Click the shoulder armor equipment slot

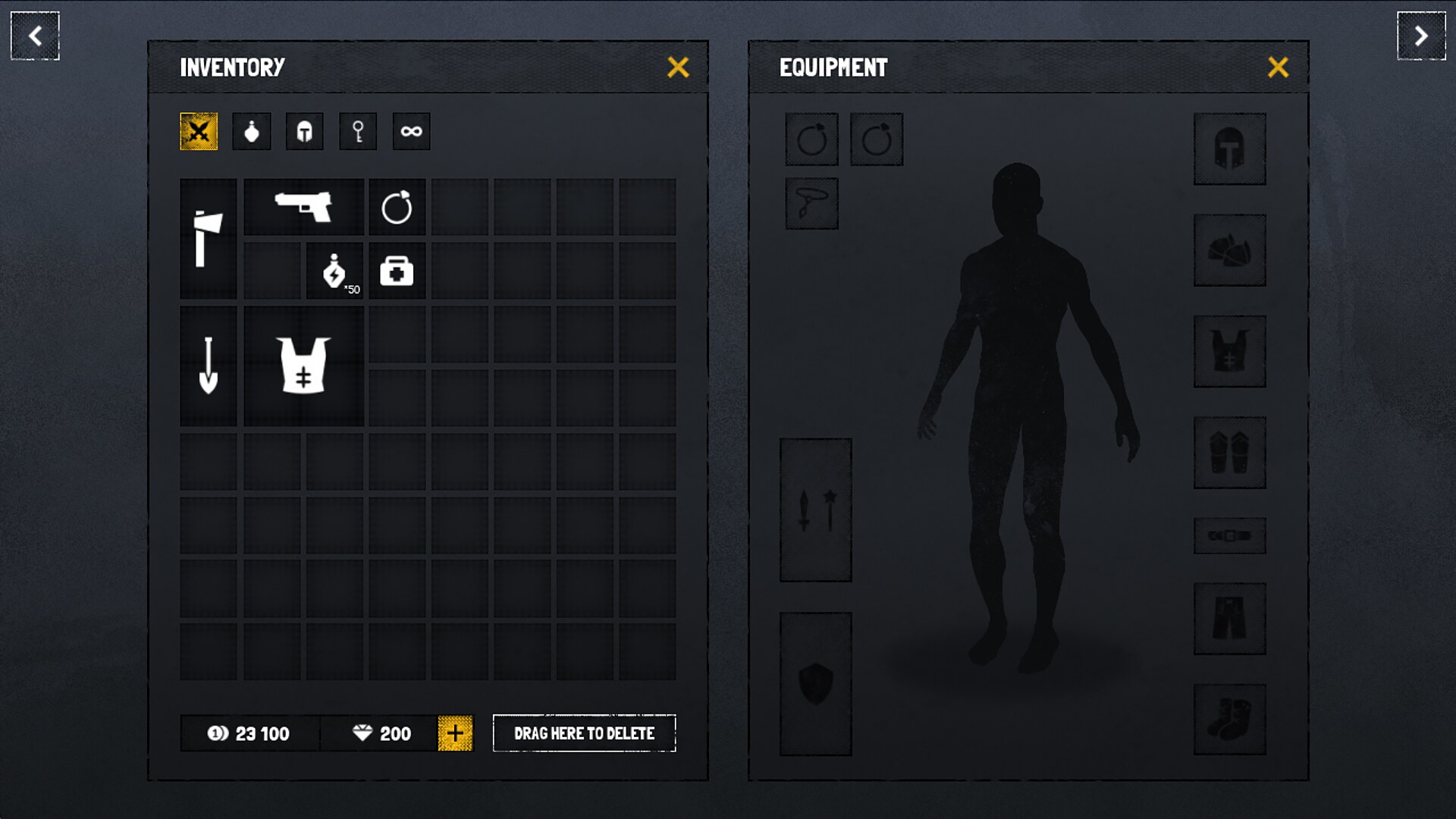(1230, 250)
